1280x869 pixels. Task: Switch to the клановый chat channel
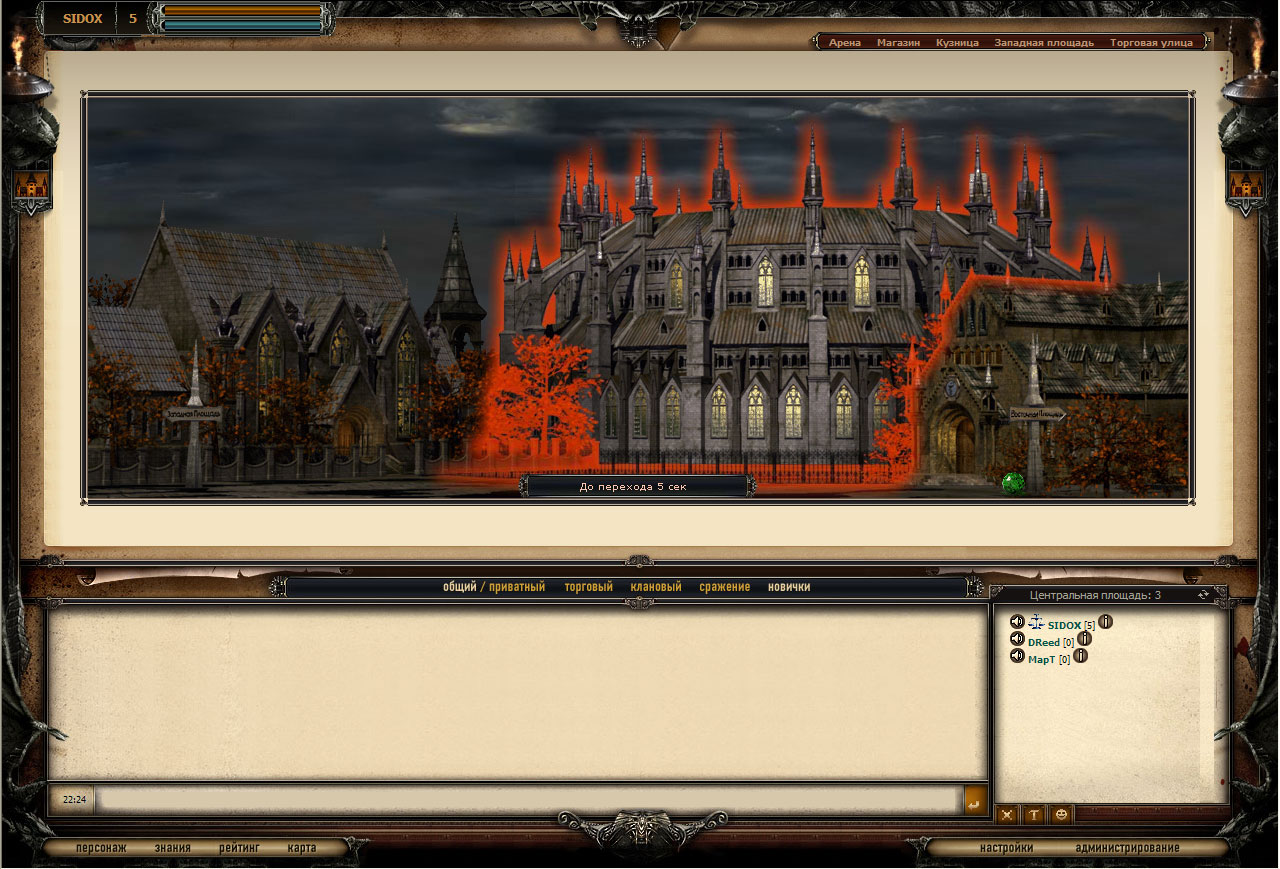(656, 587)
